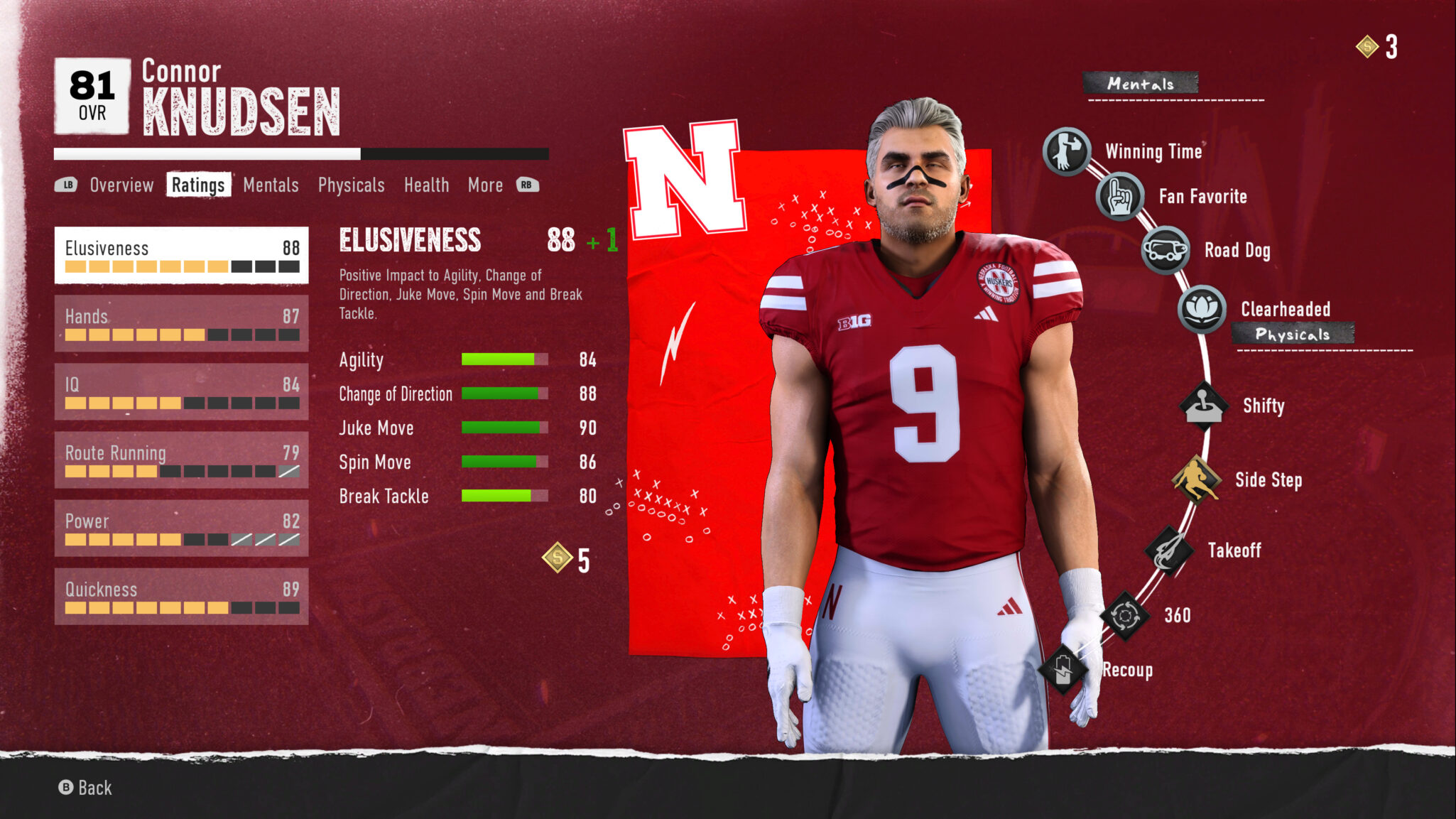This screenshot has width=1456, height=819.
Task: Select the Elusiveness rating bar
Action: click(x=181, y=256)
